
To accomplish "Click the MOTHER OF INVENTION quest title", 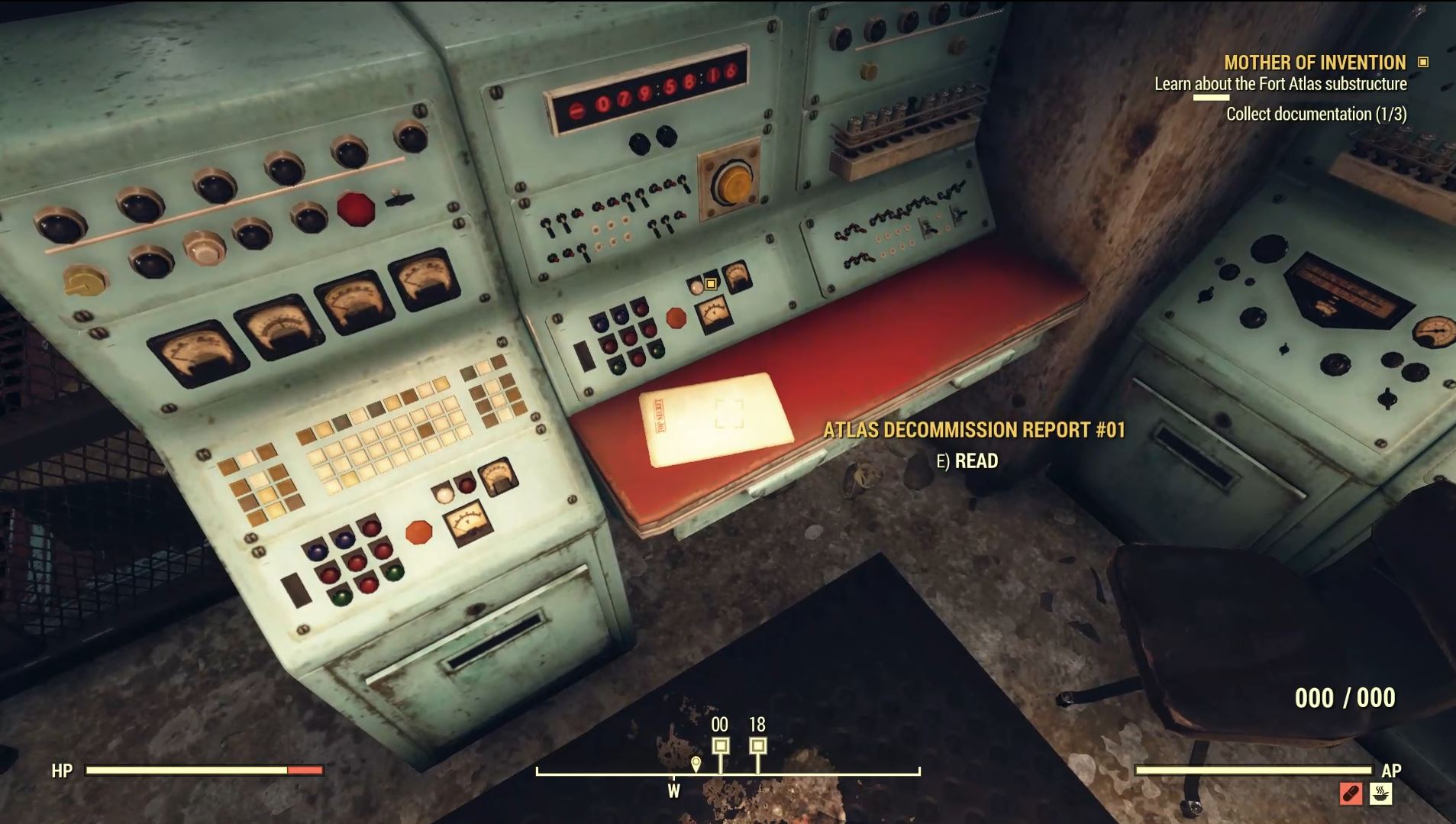I will [1313, 63].
